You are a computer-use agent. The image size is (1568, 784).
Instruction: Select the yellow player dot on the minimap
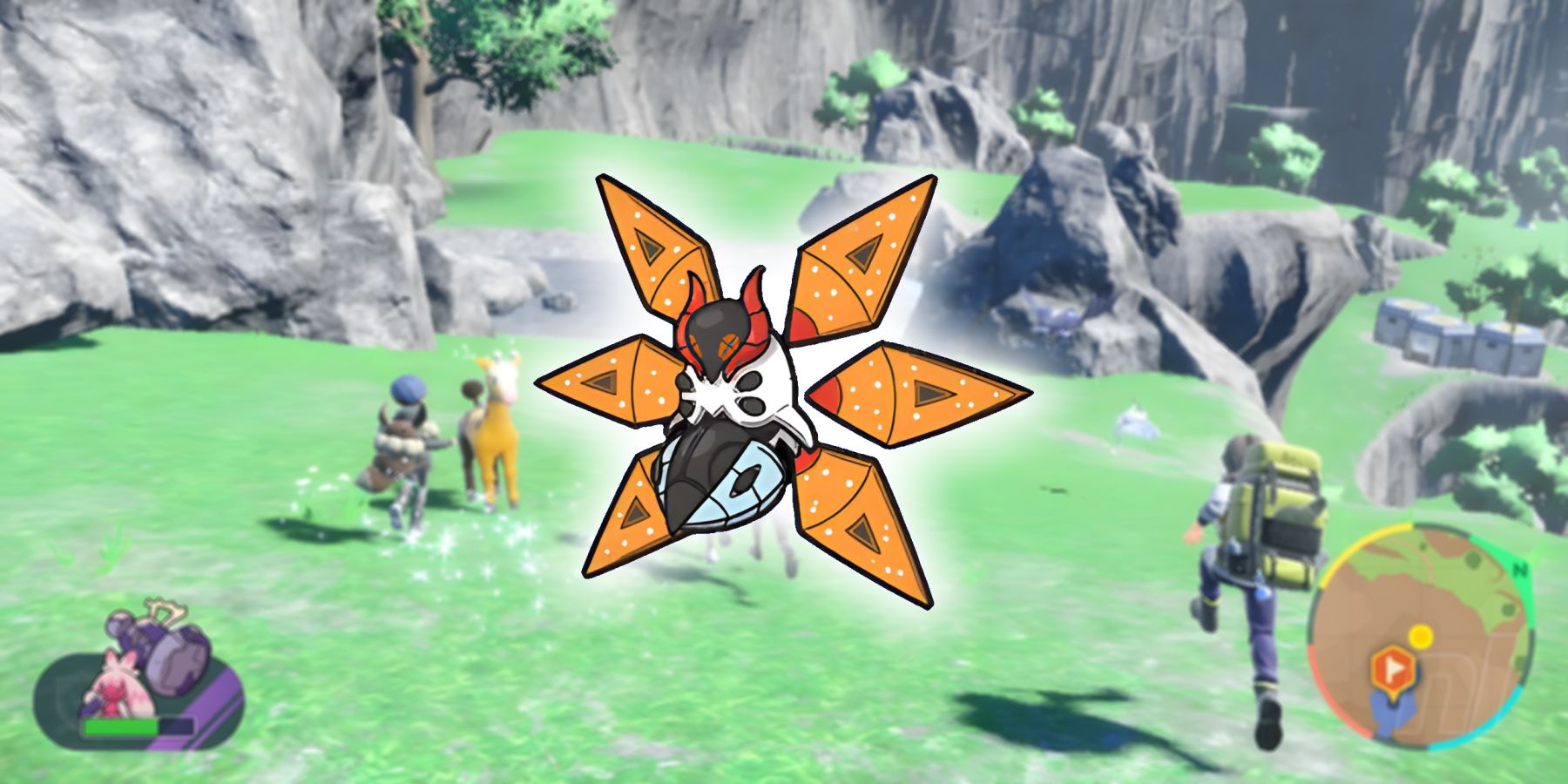[1422, 636]
